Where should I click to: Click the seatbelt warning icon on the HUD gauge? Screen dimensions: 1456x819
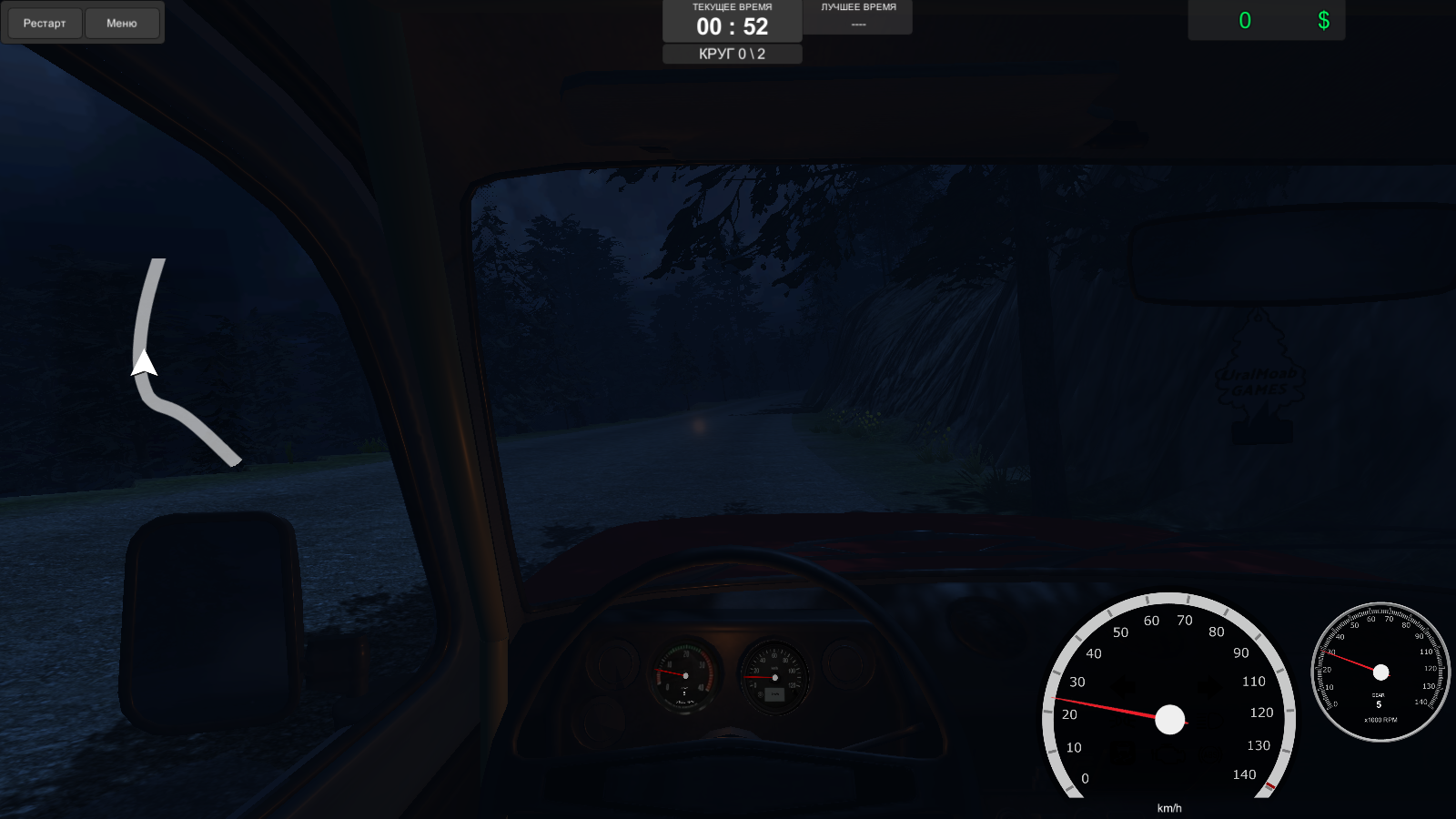[x=1121, y=753]
